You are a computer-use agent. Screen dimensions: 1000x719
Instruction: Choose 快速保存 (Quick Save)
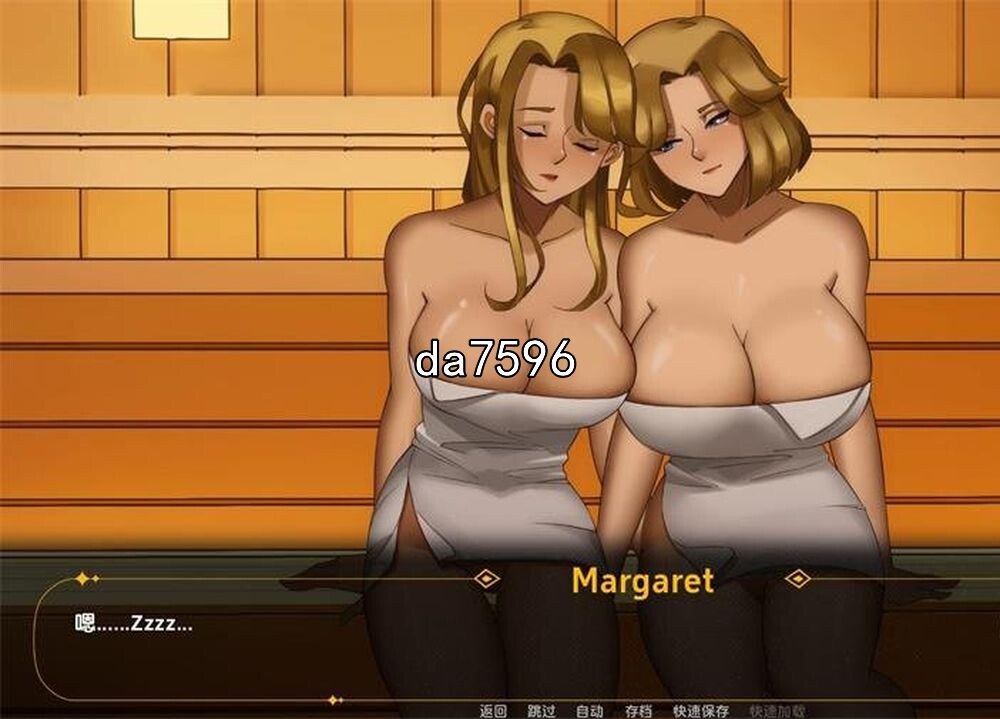click(x=700, y=711)
